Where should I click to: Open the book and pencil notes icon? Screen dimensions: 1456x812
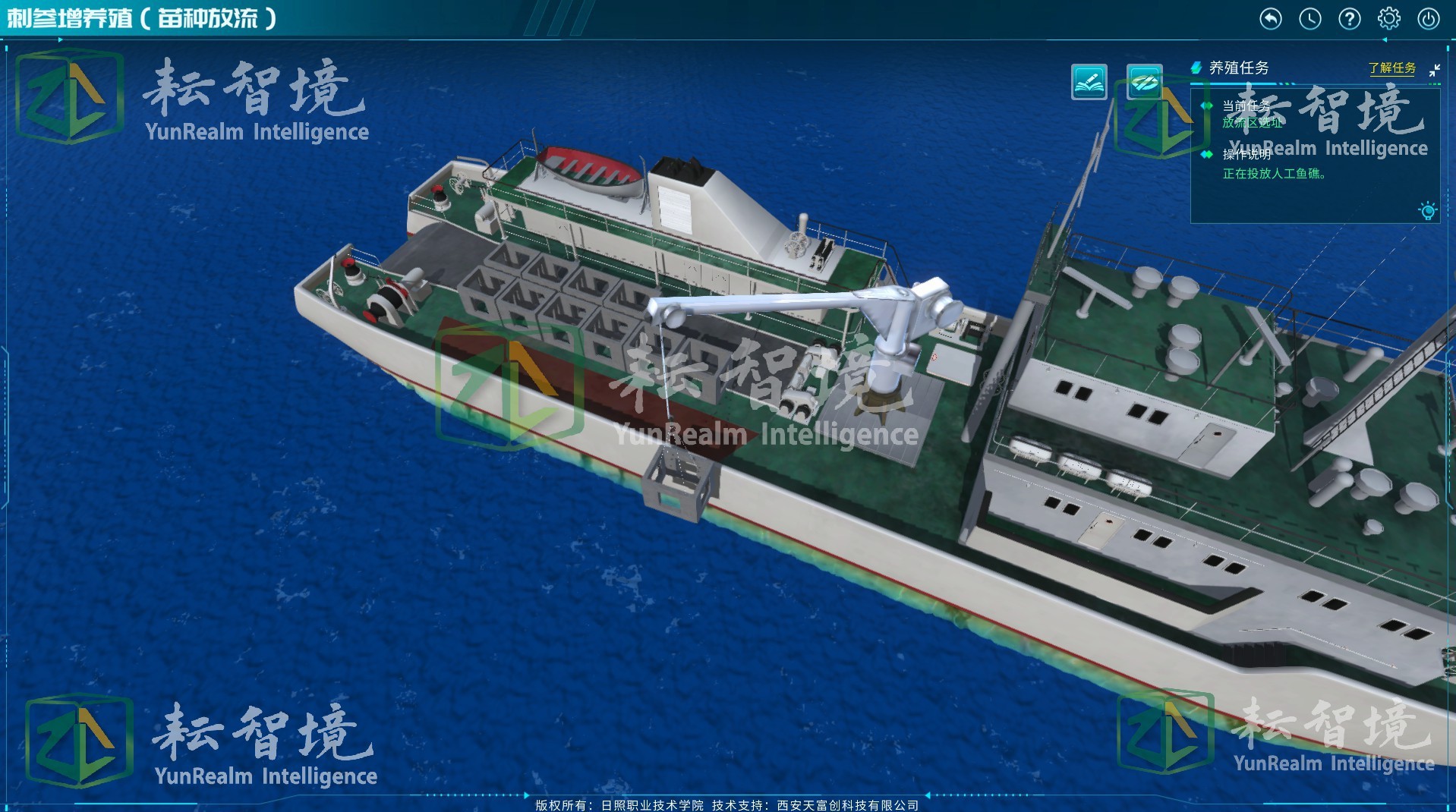pyautogui.click(x=1089, y=82)
